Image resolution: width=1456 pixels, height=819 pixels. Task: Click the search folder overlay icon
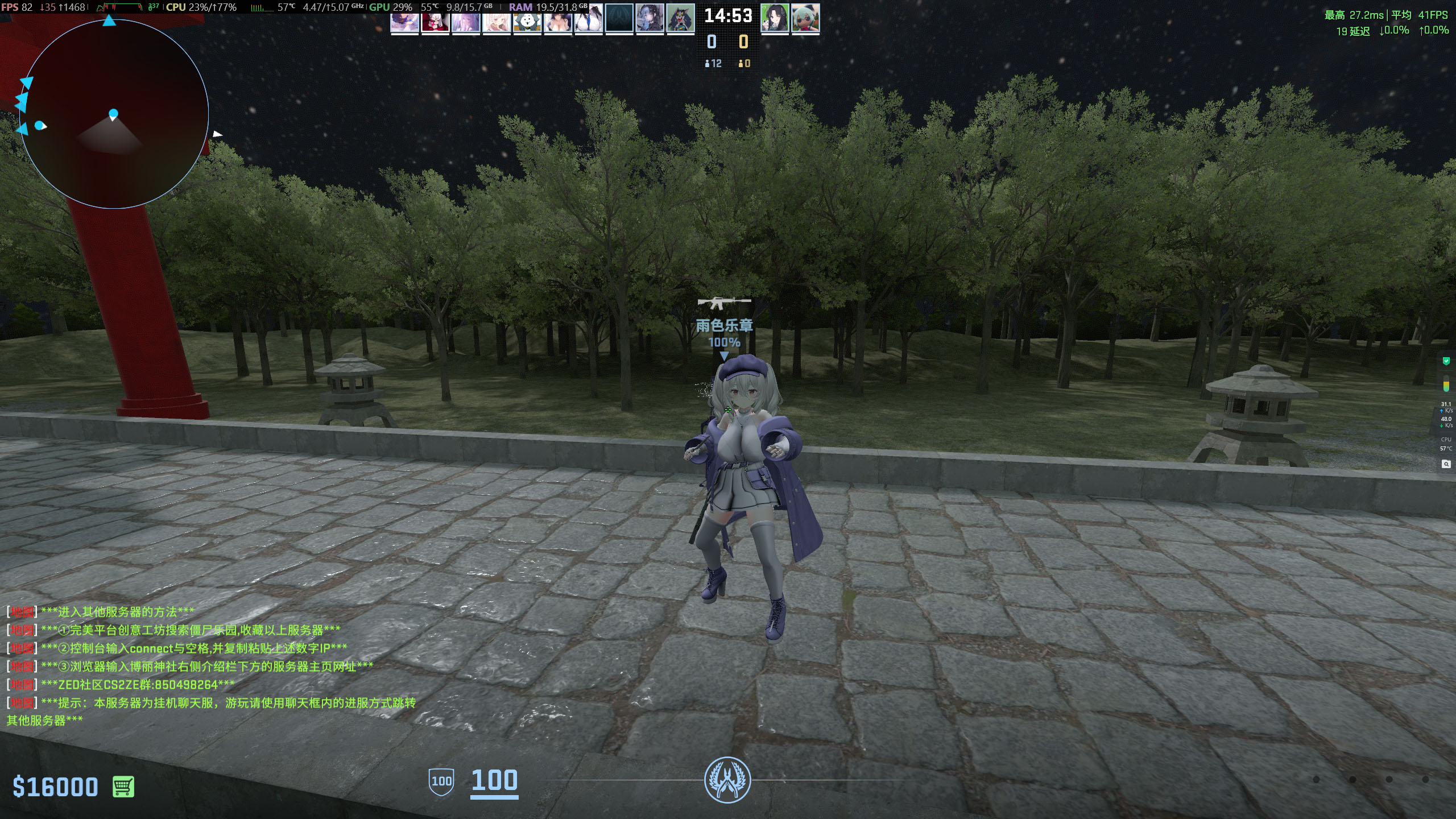coord(1446,464)
